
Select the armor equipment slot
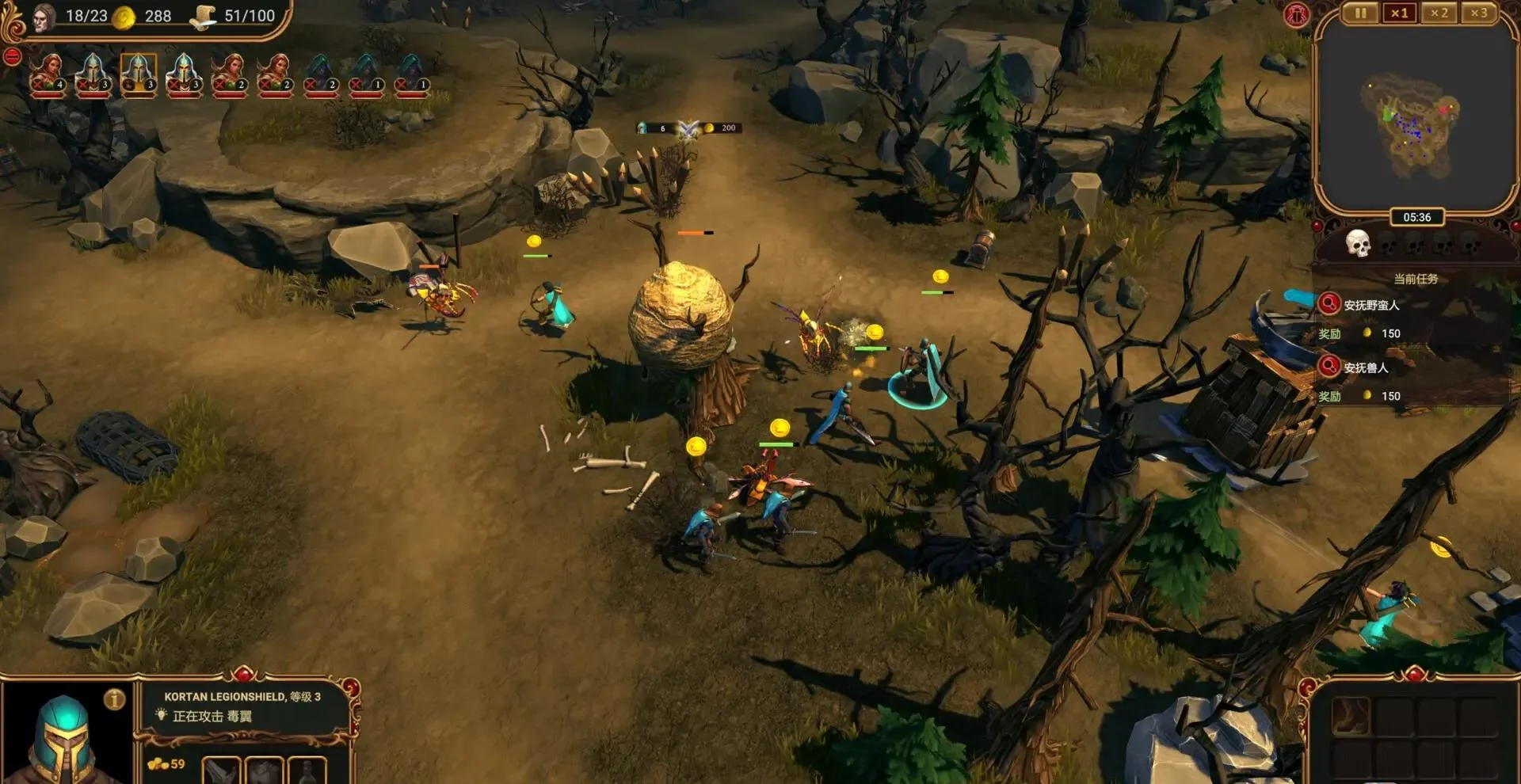(264, 771)
